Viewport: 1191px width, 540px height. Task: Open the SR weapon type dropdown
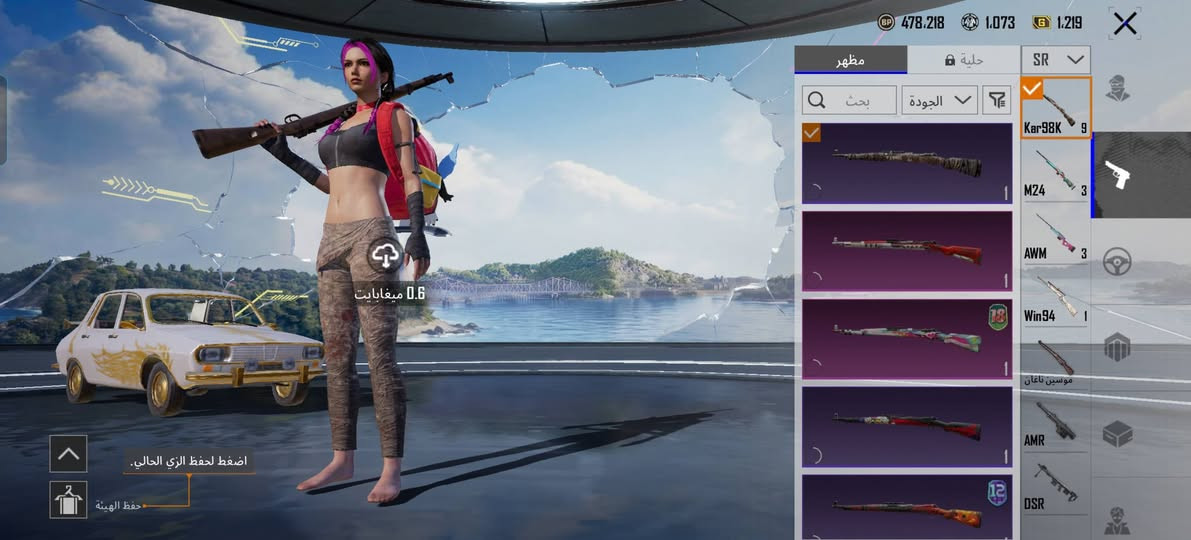tap(1055, 60)
